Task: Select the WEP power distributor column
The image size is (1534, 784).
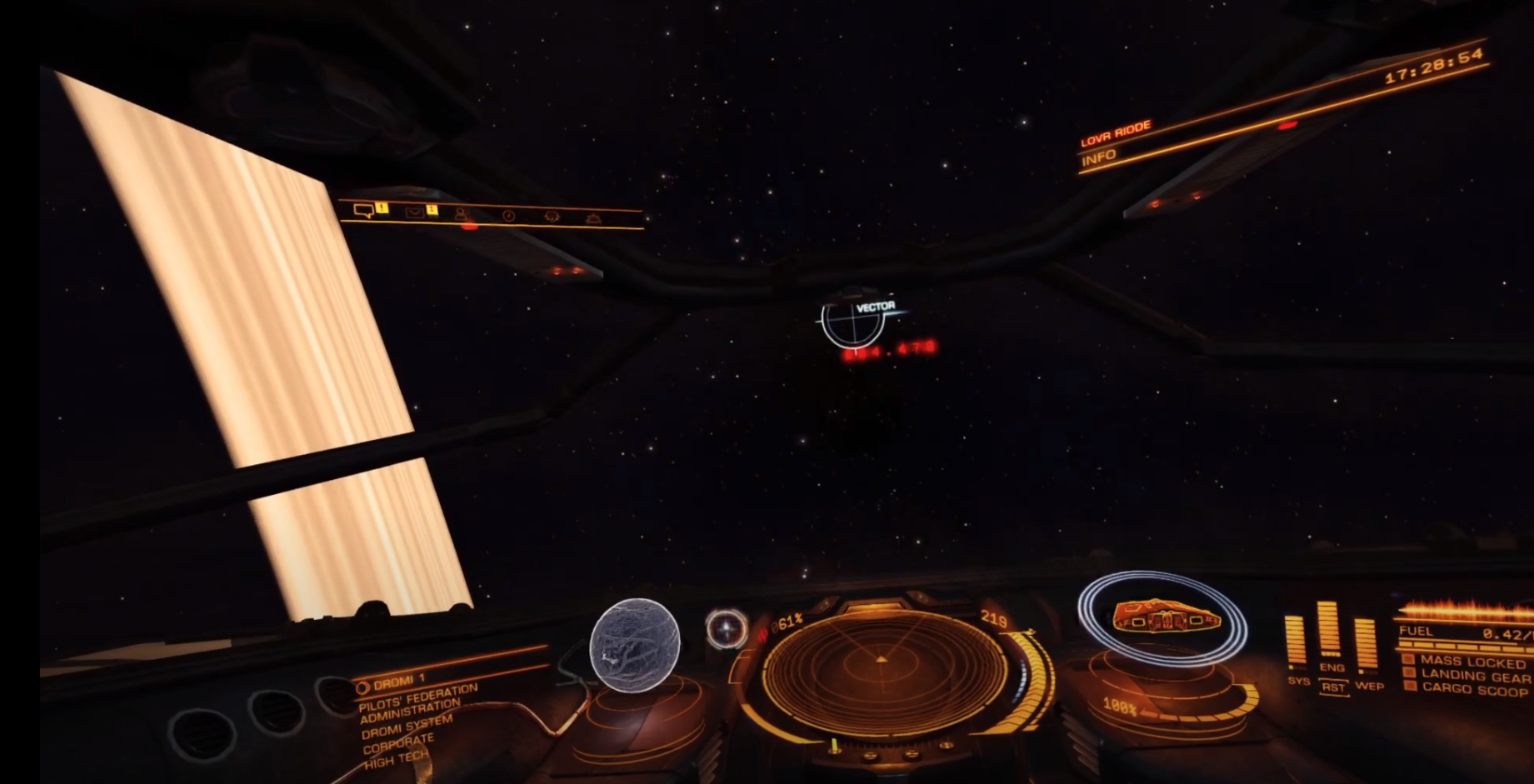Action: [1367, 645]
